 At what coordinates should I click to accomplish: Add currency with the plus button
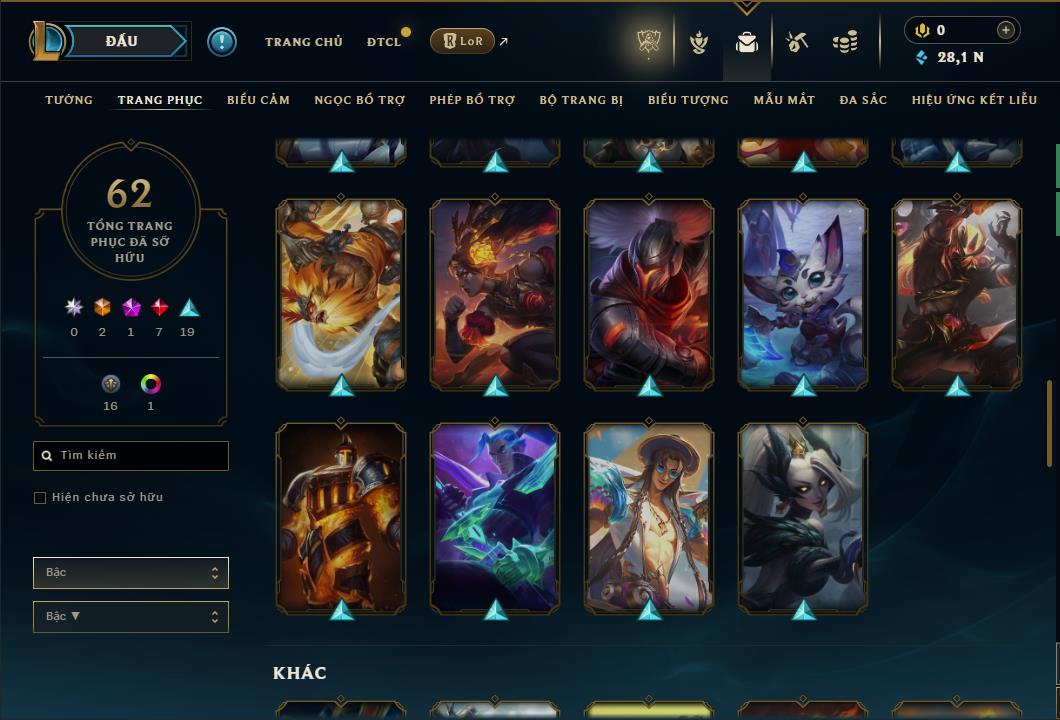(x=1006, y=30)
